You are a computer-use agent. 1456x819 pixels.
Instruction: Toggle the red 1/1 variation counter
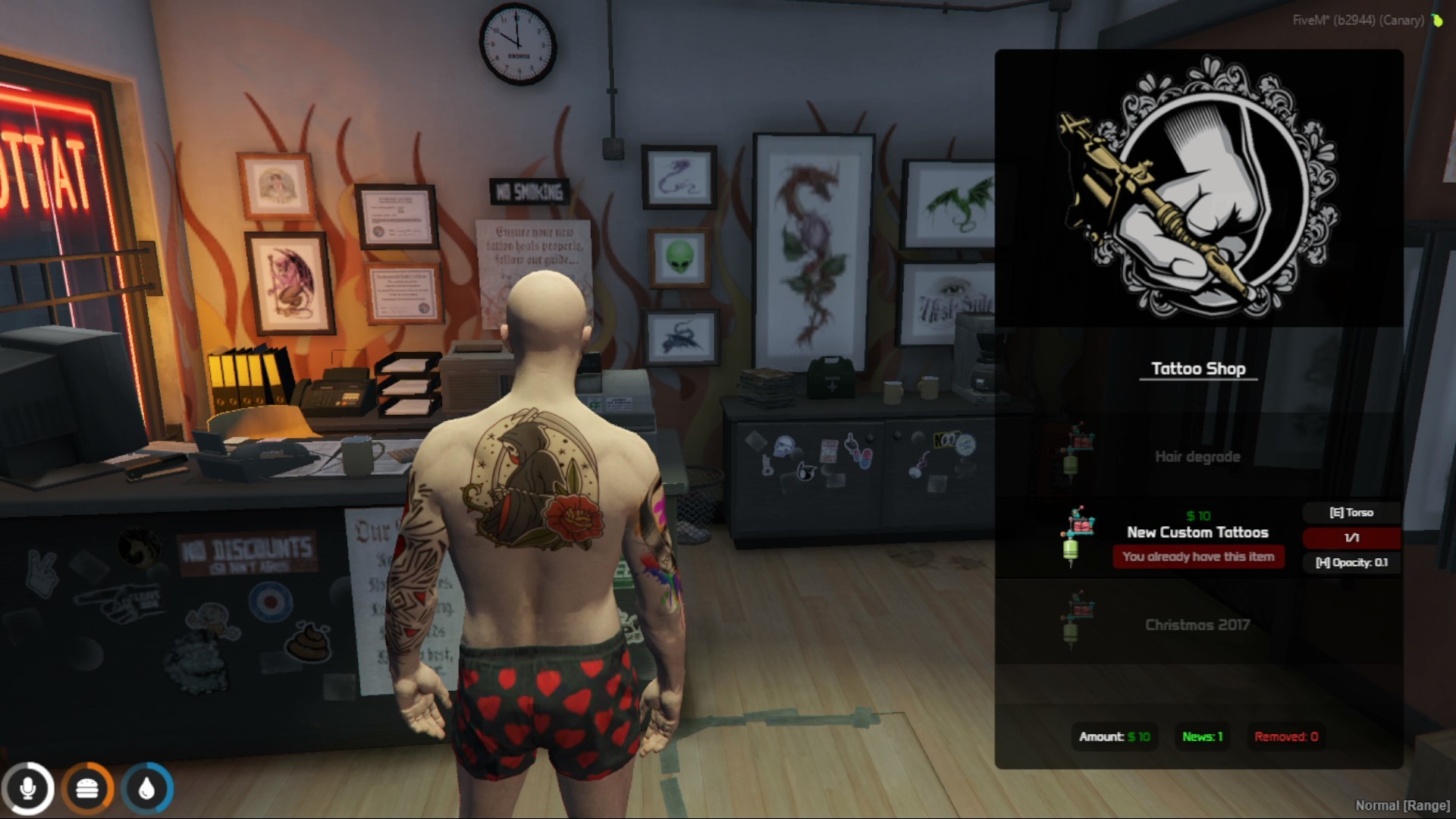1351,538
